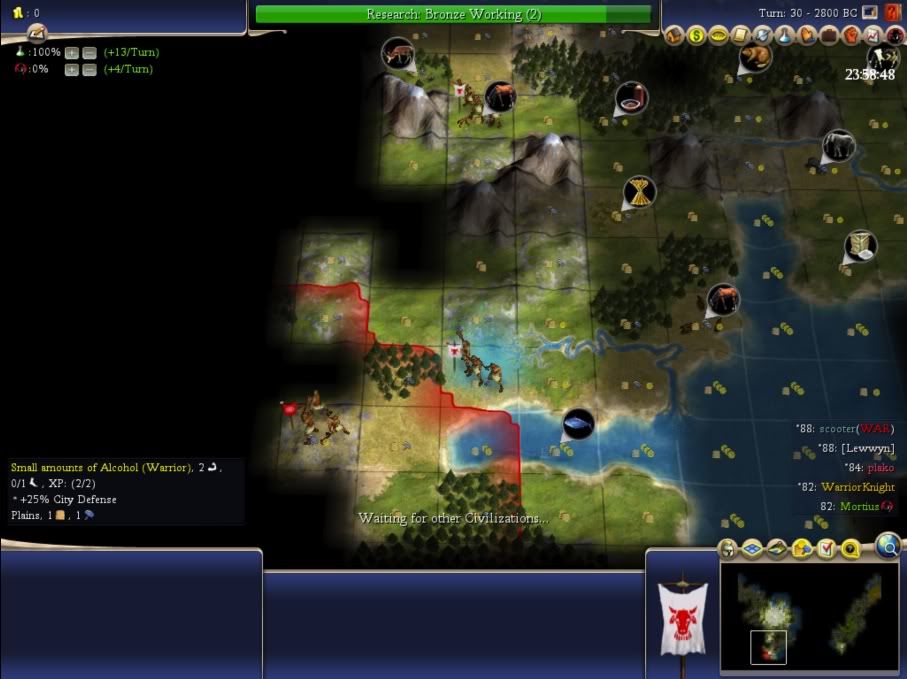Toggle globe view with the magnifier globe
Viewport: 907px width, 679px height.
coord(887,545)
